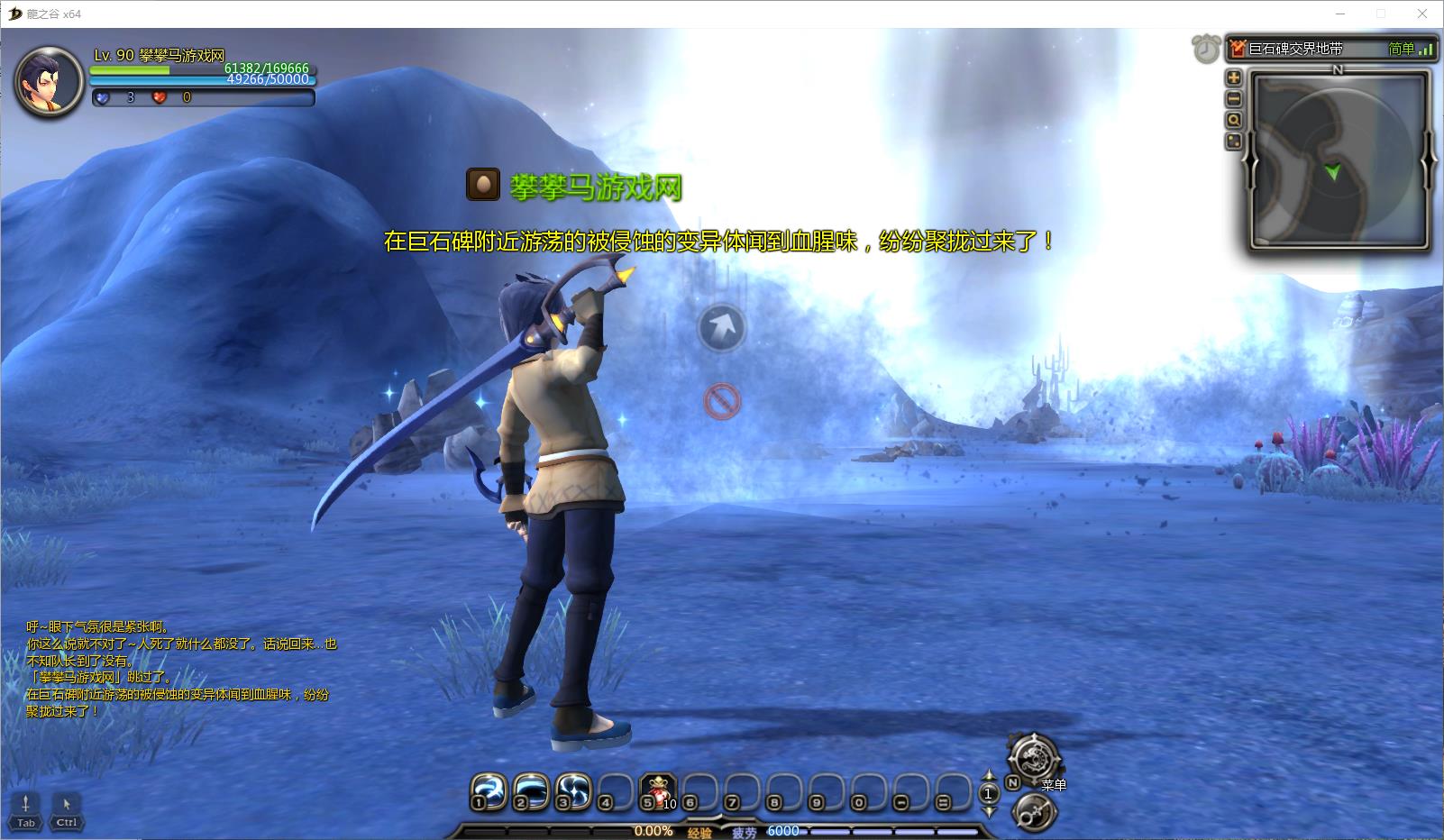Use the blue crescent skill in slot 2
This screenshot has height=840, width=1444.
point(531,792)
